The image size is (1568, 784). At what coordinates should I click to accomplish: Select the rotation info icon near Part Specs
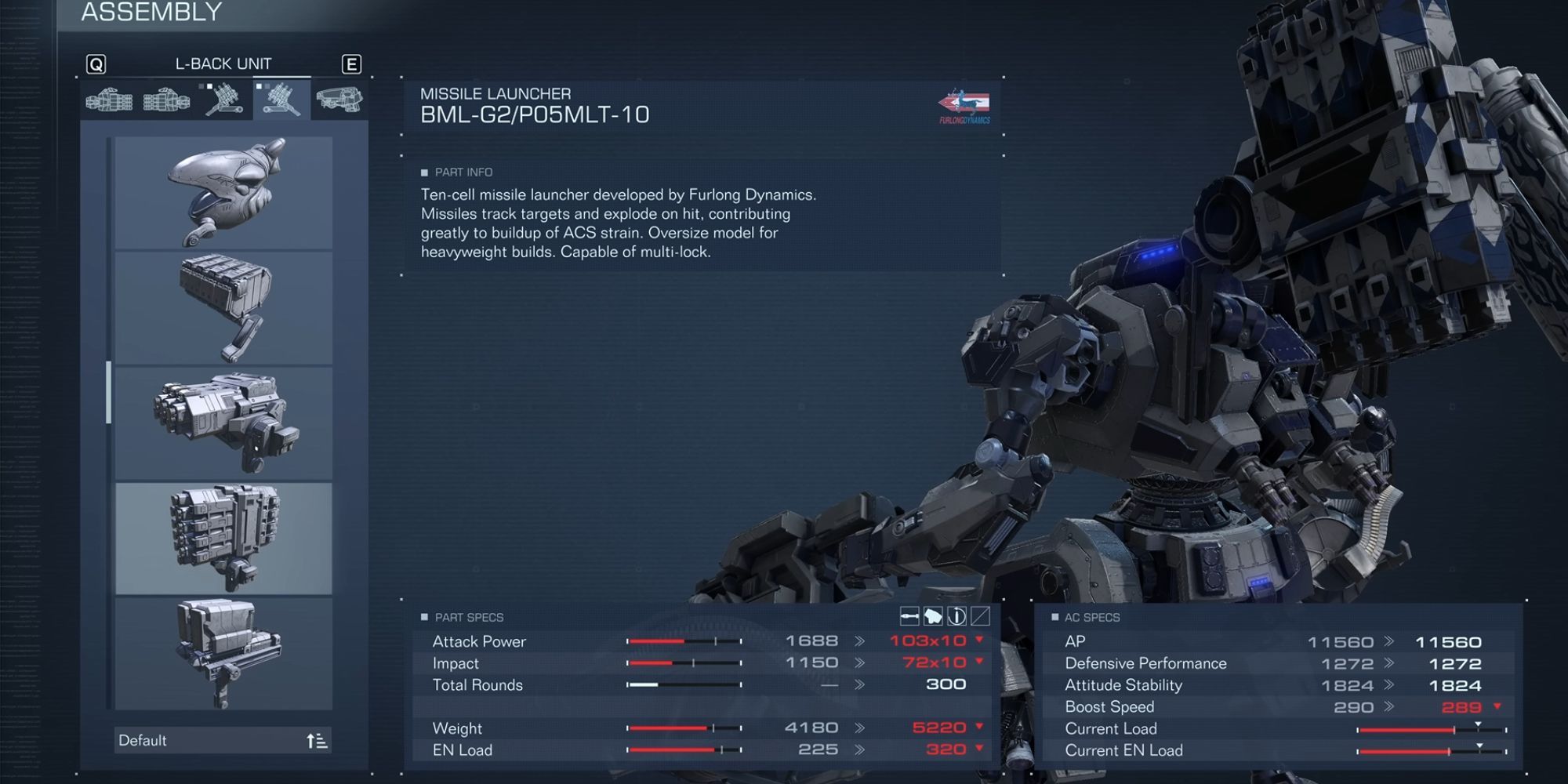956,618
